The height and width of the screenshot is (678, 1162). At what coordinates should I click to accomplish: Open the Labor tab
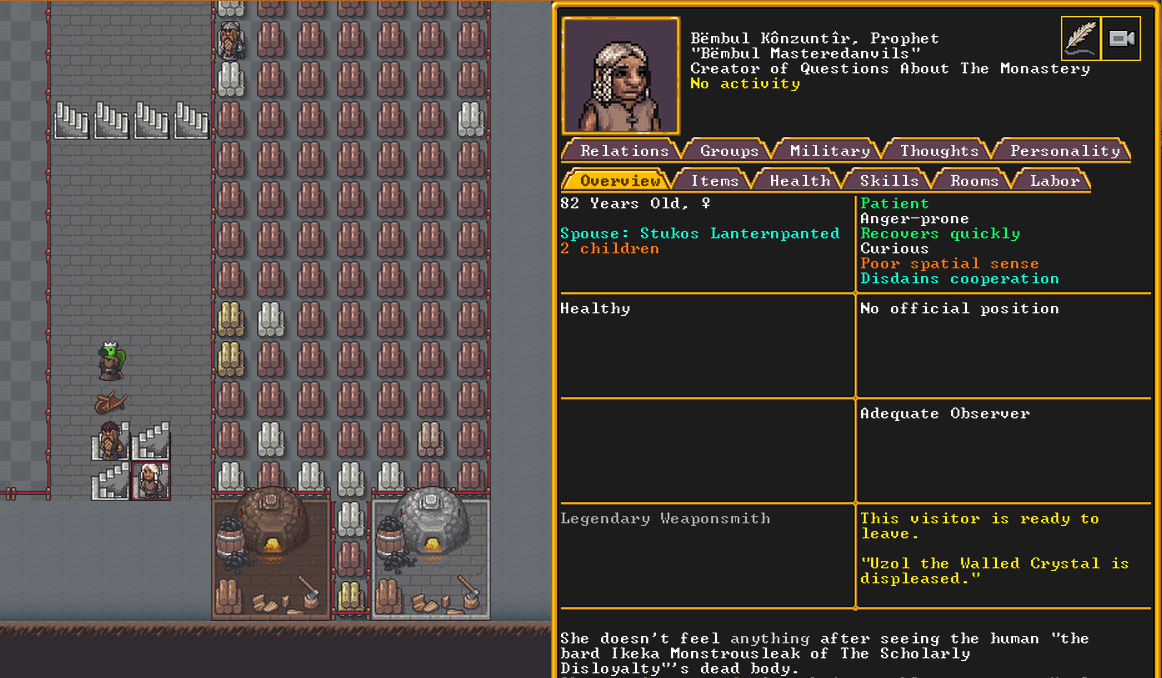1055,181
